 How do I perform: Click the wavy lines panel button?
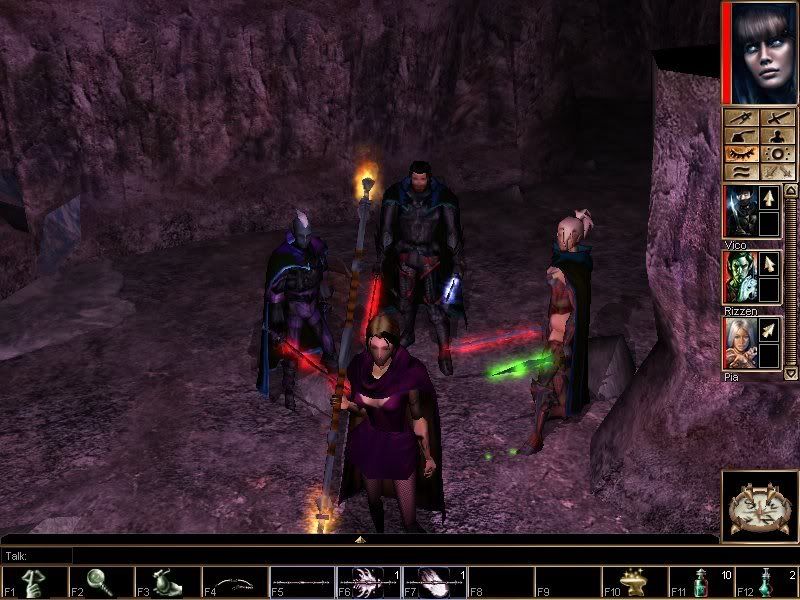pyautogui.click(x=741, y=173)
